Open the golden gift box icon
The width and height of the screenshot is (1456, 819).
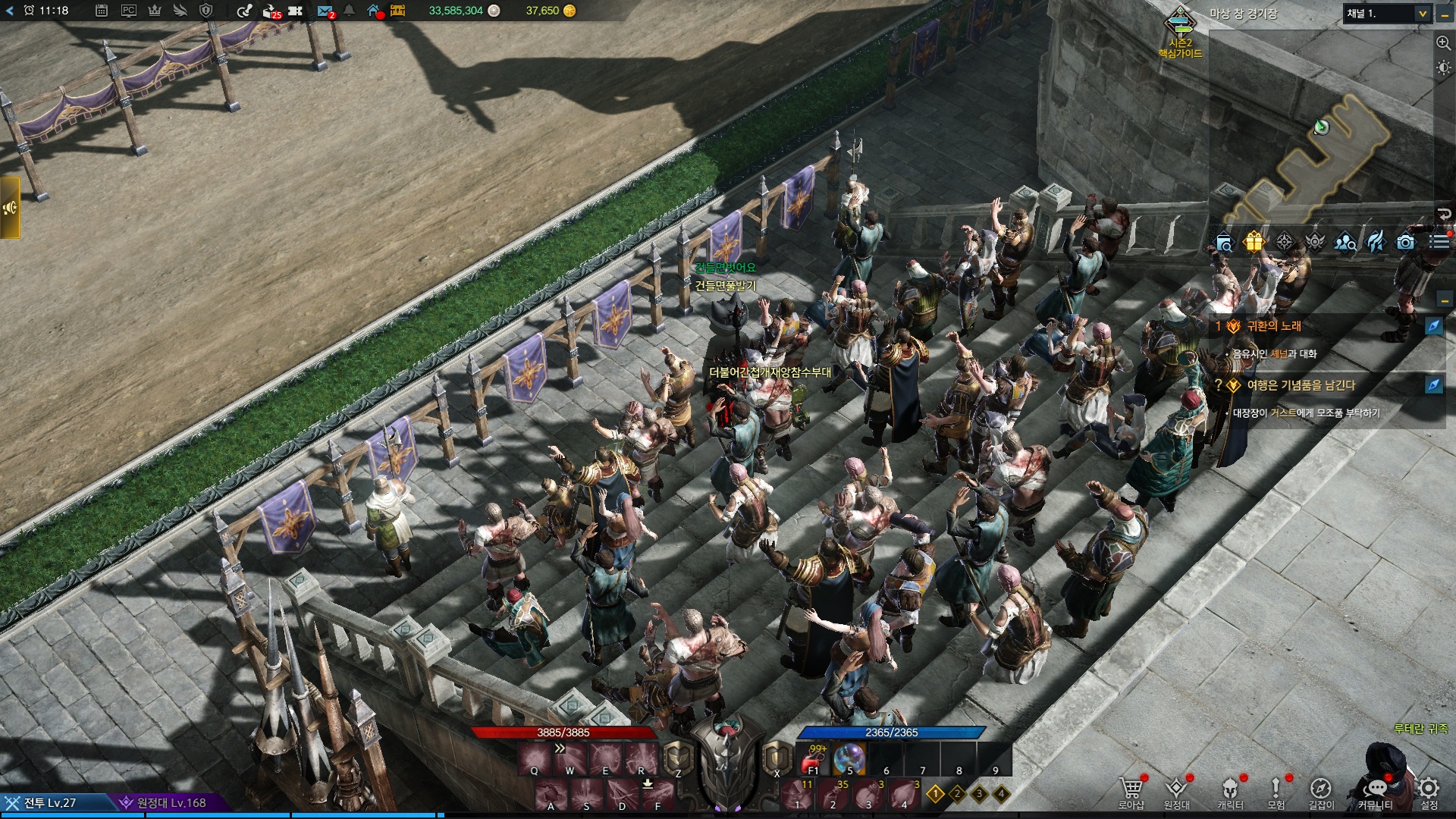click(x=1254, y=242)
